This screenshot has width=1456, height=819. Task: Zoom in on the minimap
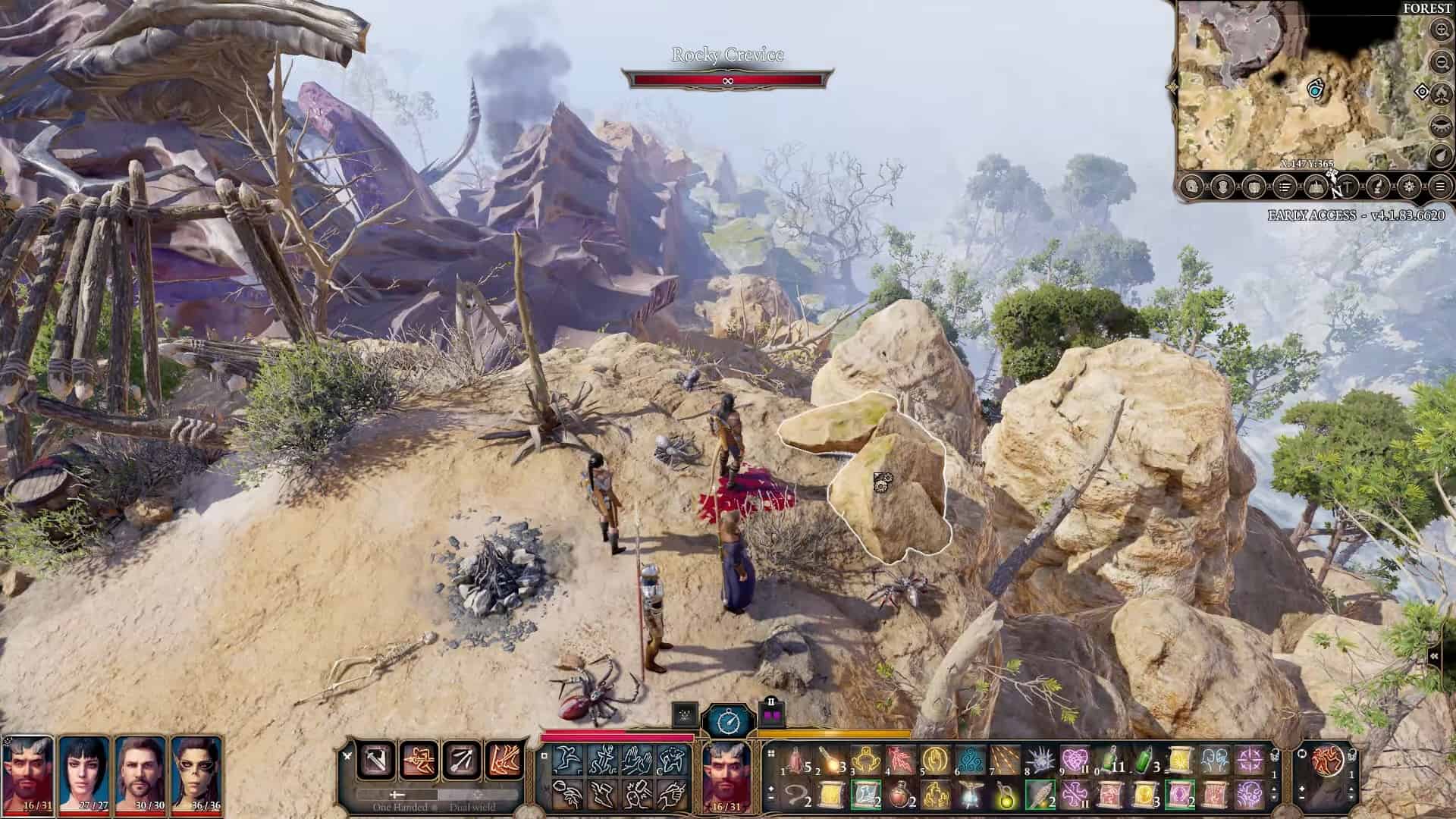click(1439, 30)
